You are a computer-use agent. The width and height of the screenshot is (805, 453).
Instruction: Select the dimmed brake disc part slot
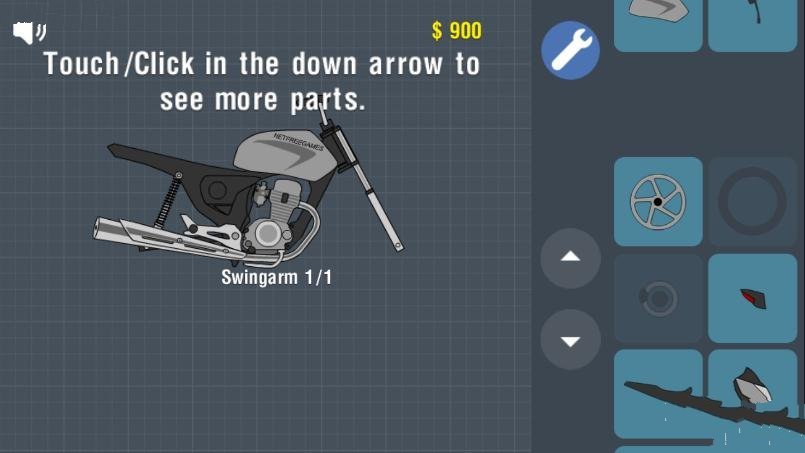(657, 298)
